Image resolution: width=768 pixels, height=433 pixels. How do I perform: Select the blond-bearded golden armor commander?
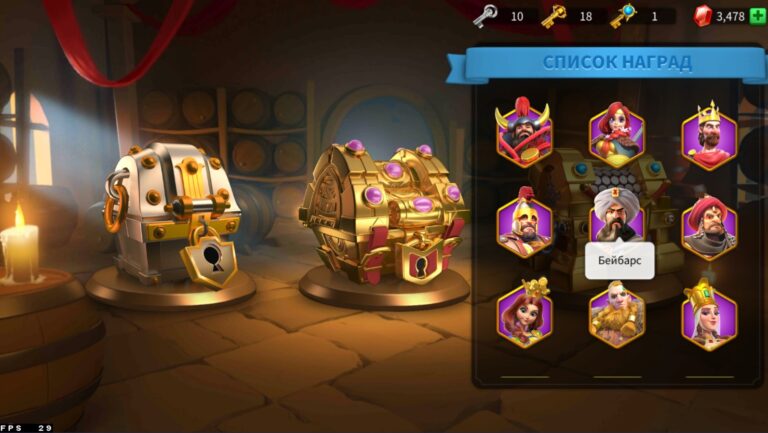[616, 315]
